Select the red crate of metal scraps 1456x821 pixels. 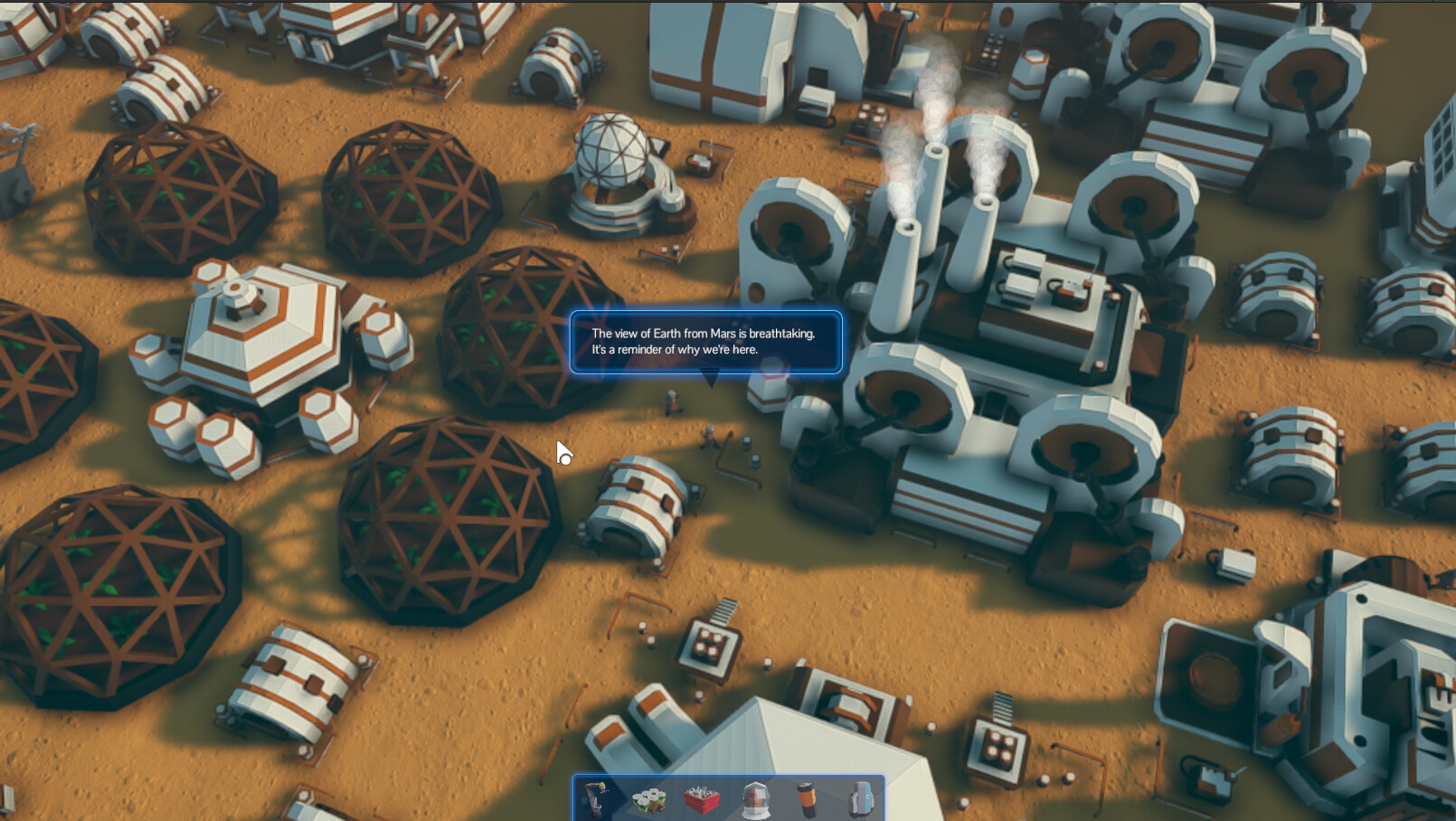pyautogui.click(x=704, y=799)
